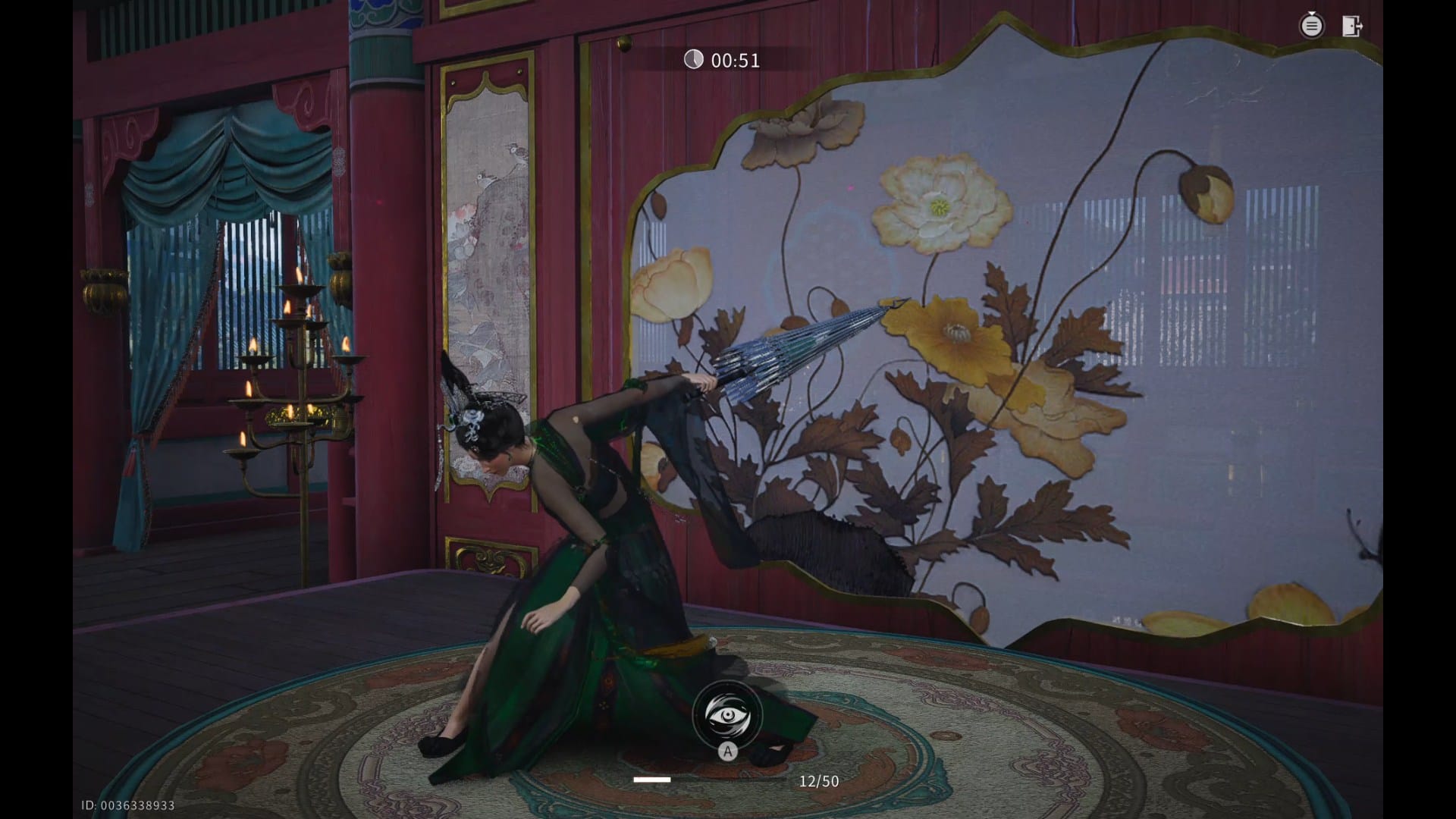Click the hamburger lines inside the round button
This screenshot has height=819, width=1456.
[1312, 27]
